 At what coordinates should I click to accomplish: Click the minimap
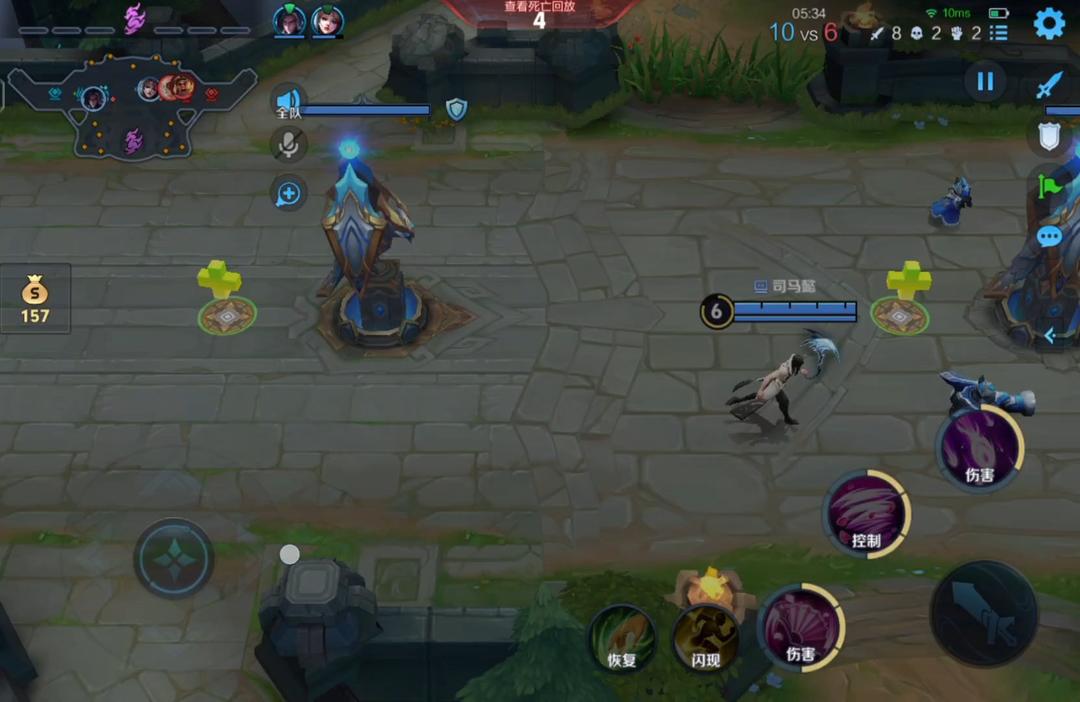tap(132, 107)
